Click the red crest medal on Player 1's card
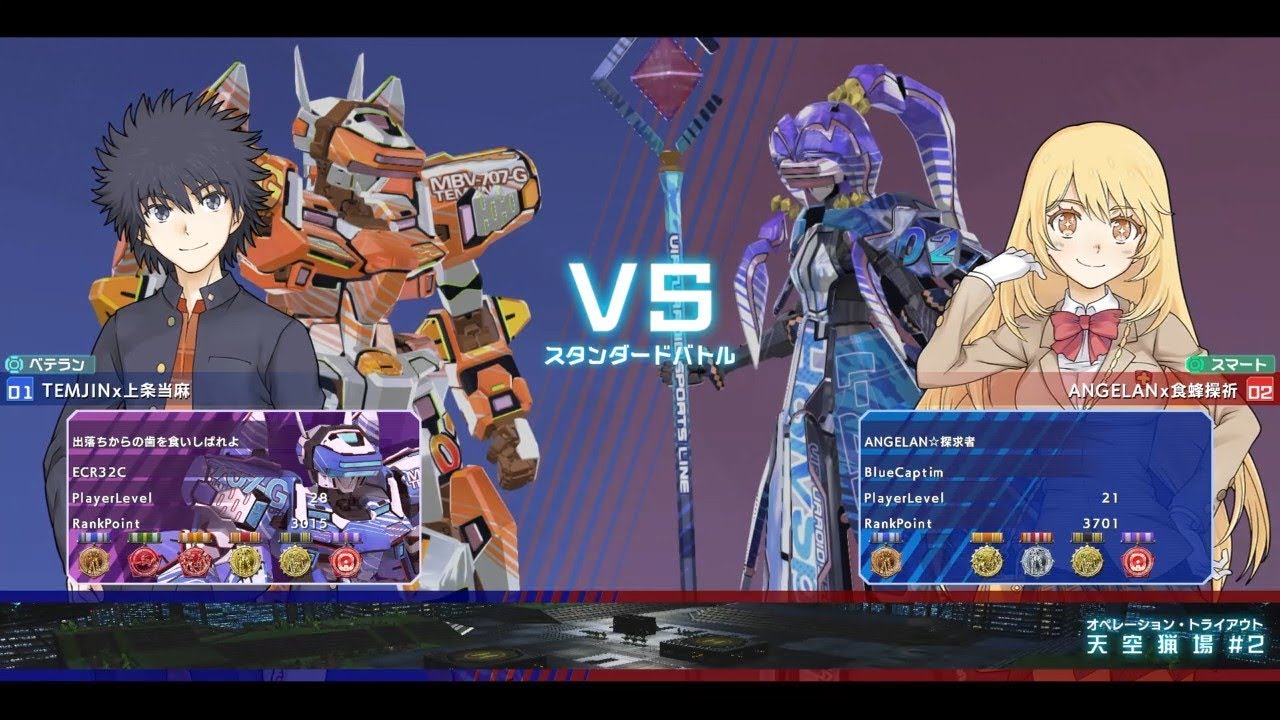The image size is (1280, 720). click(x=145, y=562)
